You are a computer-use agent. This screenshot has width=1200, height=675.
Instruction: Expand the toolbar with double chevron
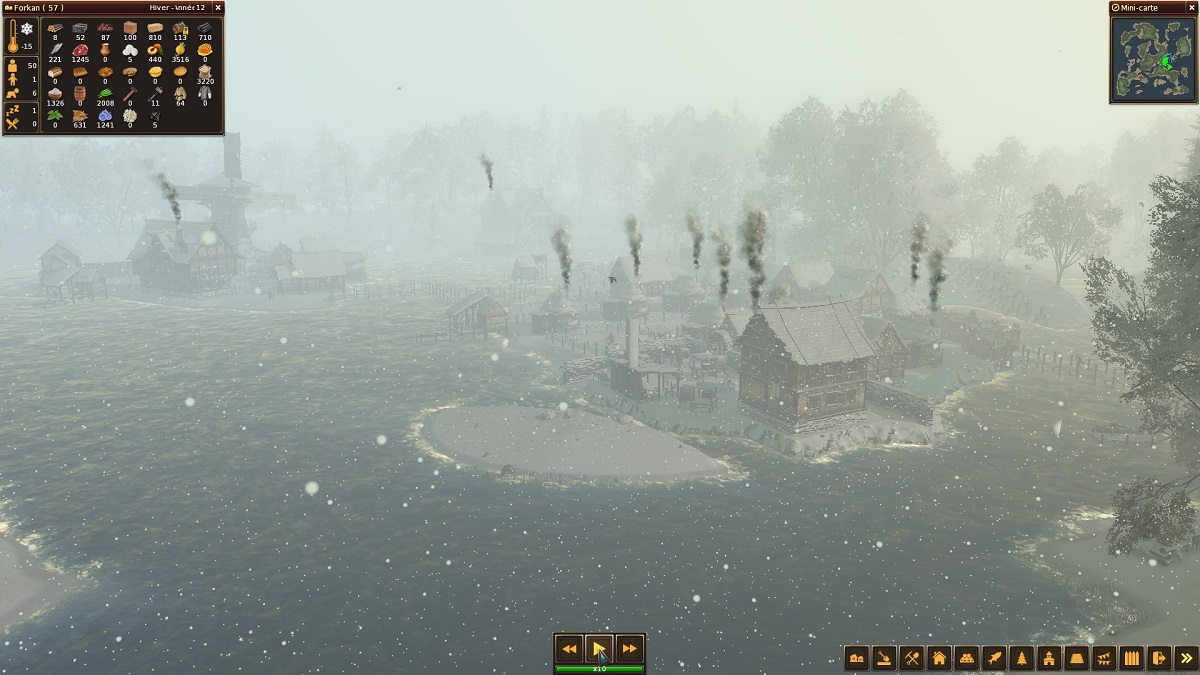coord(1186,658)
